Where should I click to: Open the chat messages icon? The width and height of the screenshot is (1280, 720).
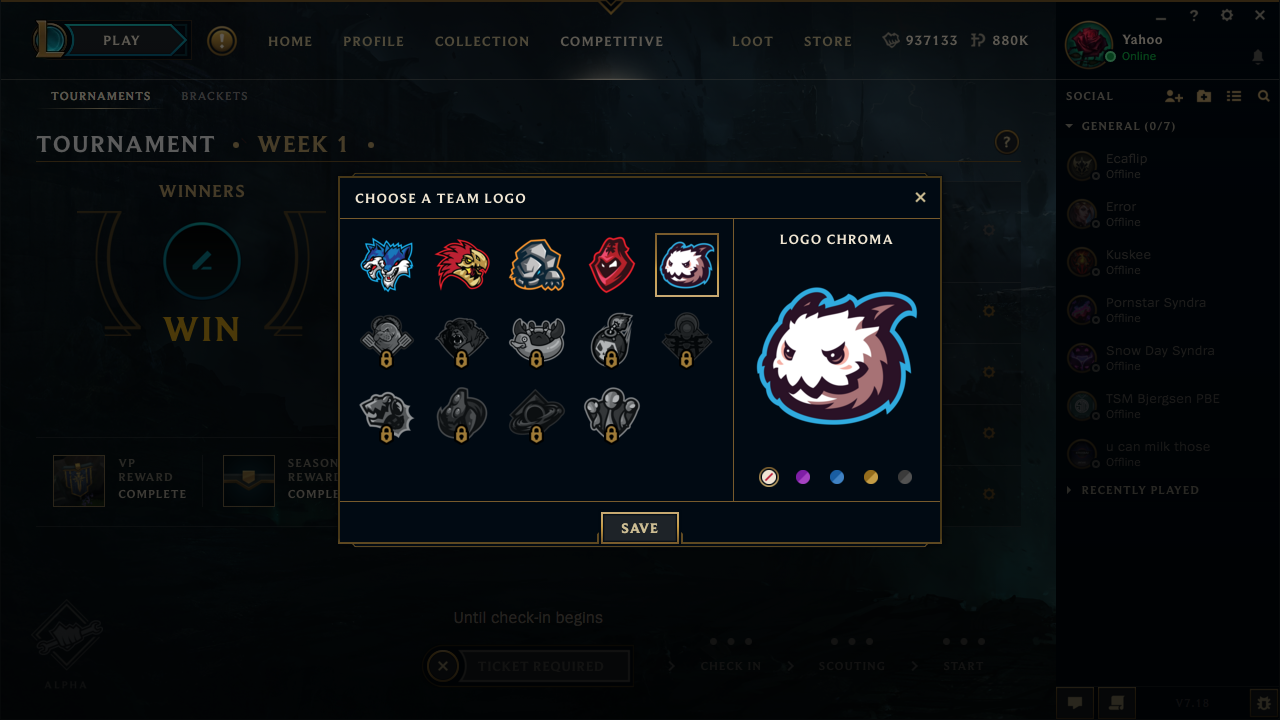click(1074, 703)
